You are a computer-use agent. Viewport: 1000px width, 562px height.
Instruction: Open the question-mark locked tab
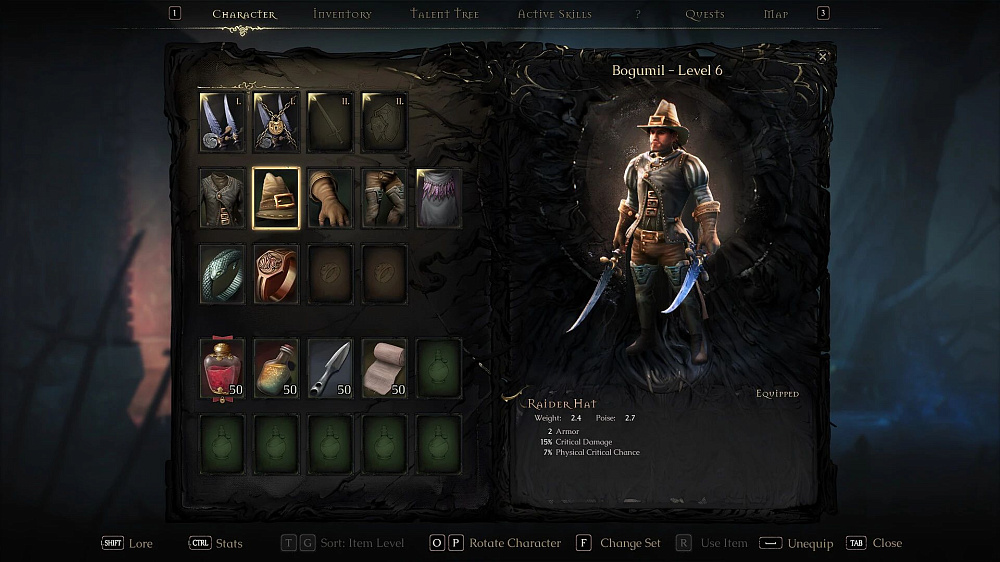coord(638,14)
